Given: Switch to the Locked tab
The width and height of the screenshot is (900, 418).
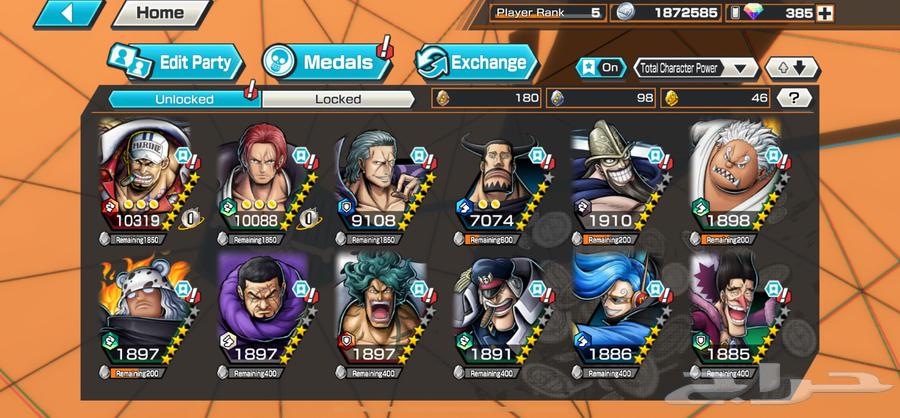Looking at the screenshot, I should [338, 99].
